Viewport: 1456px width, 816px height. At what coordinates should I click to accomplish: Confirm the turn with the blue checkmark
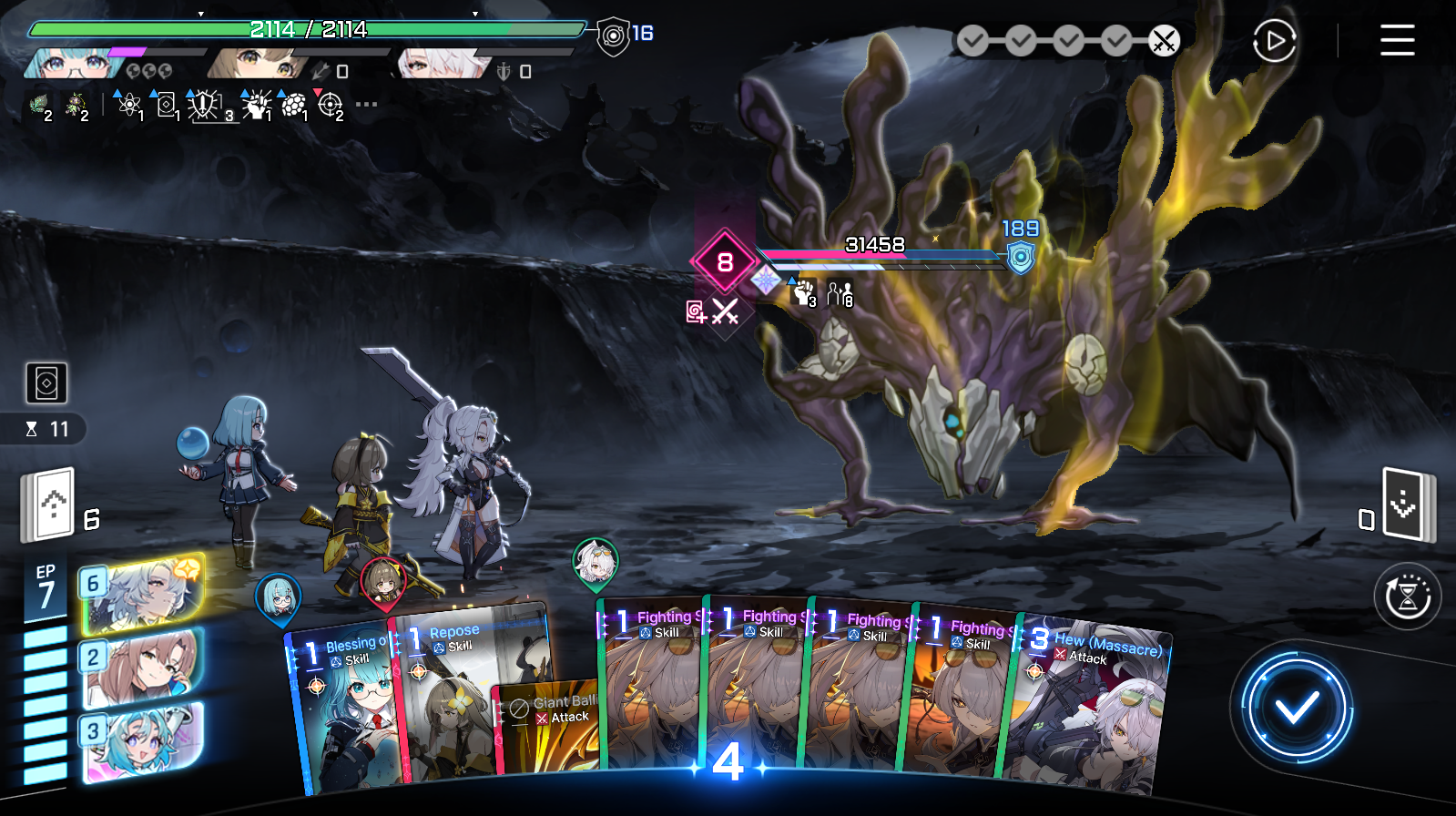[x=1297, y=707]
